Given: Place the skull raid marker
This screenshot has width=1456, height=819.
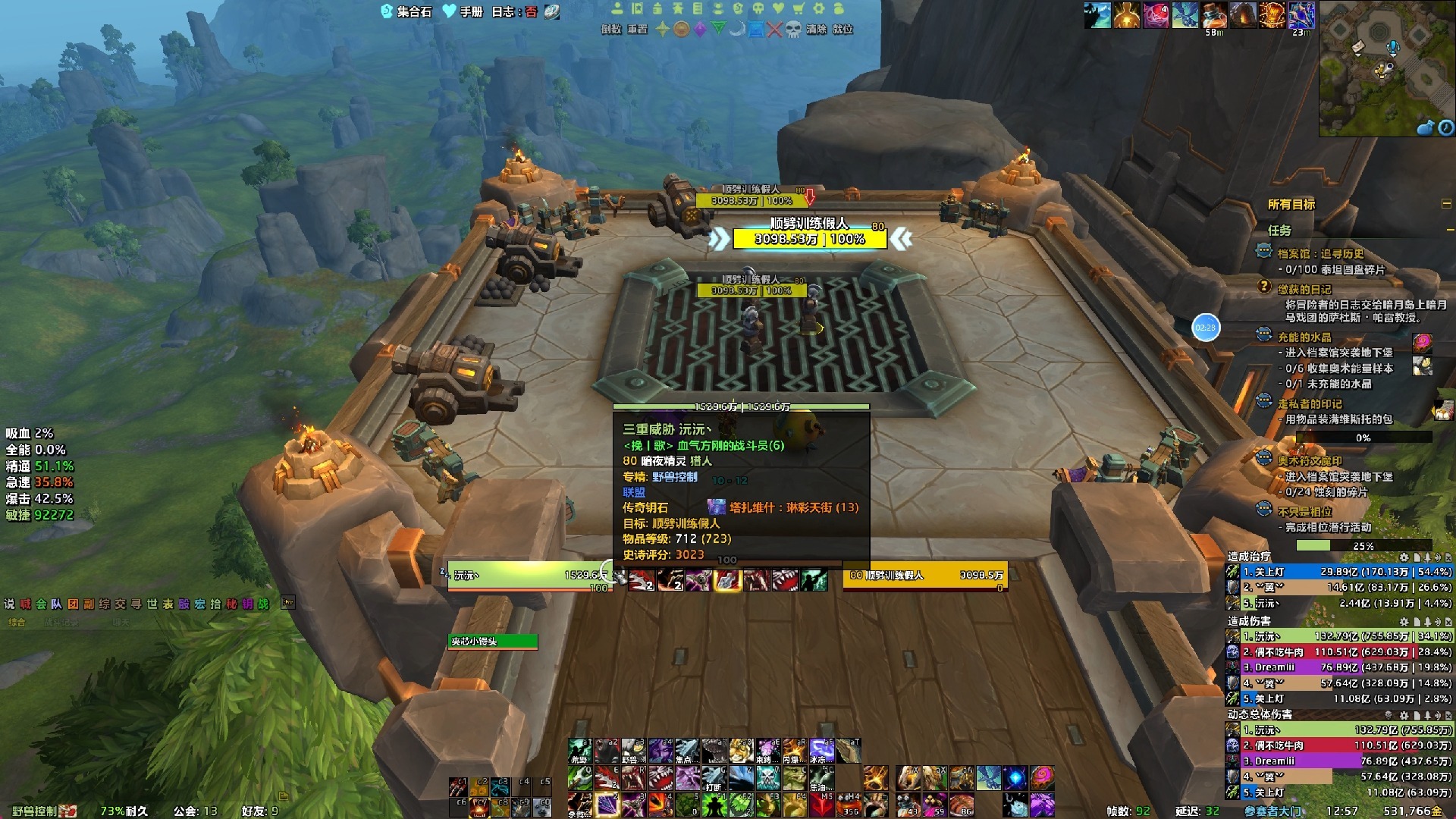Looking at the screenshot, I should (792, 30).
